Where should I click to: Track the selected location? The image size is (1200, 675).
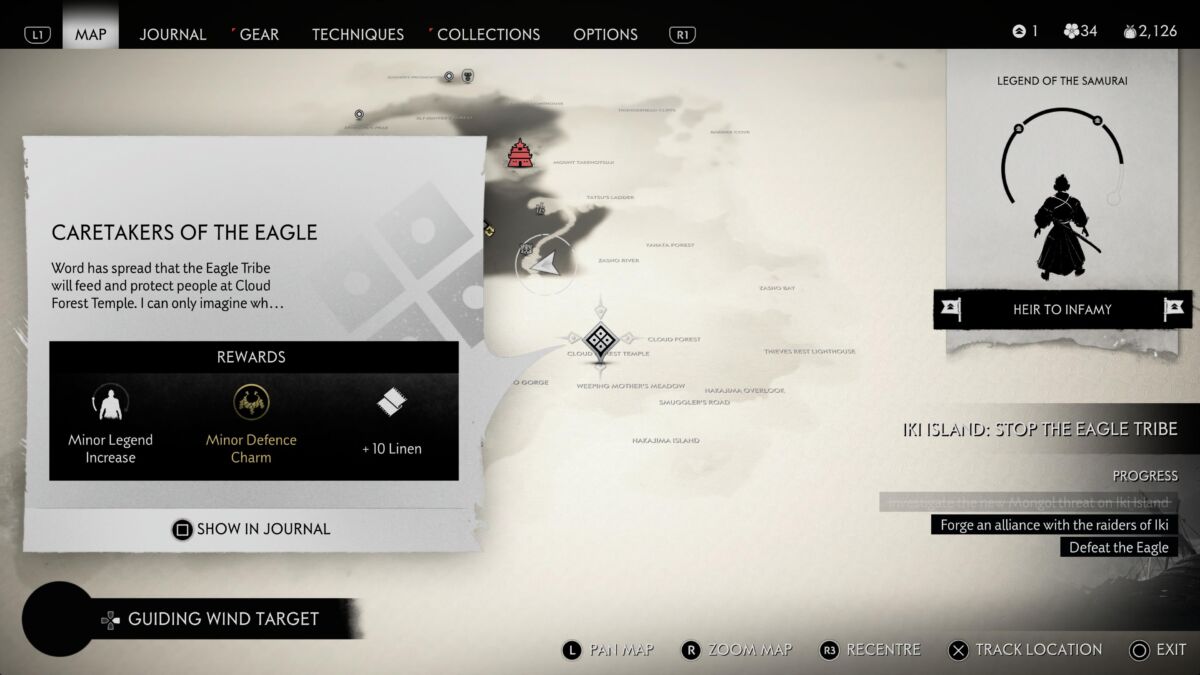pos(1025,650)
